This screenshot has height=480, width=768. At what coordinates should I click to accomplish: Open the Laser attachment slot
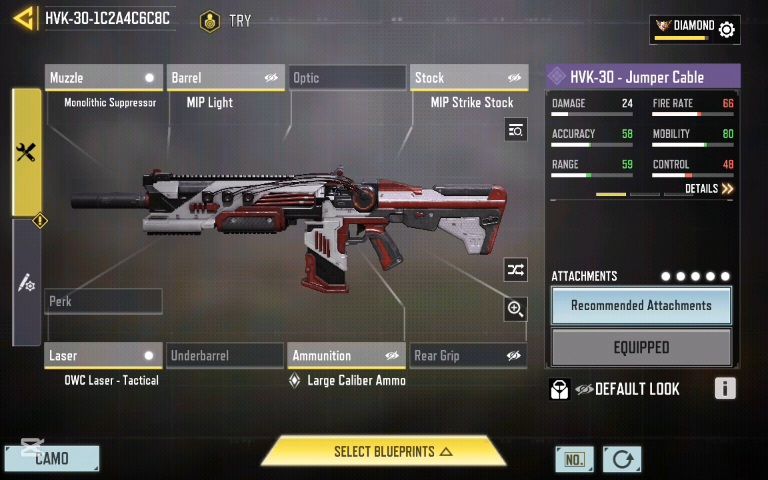pyautogui.click(x=103, y=355)
